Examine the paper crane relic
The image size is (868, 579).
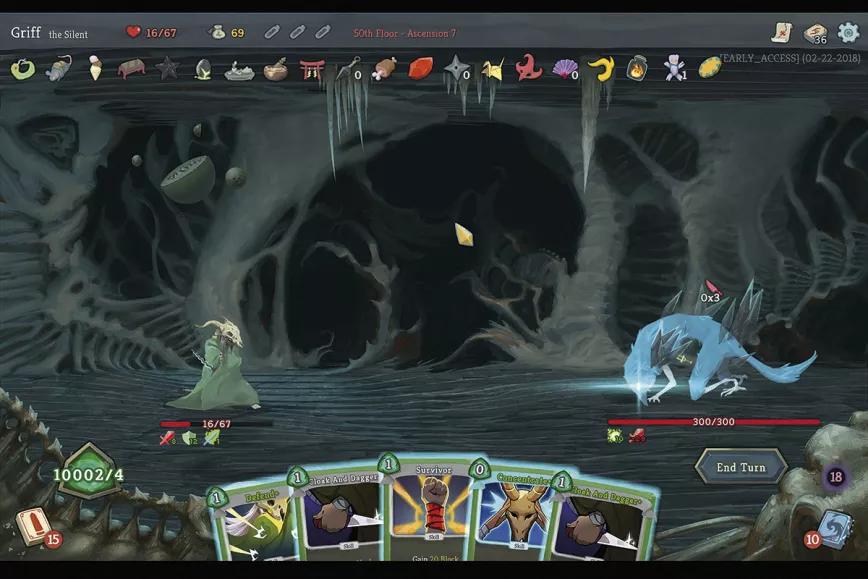[492, 68]
